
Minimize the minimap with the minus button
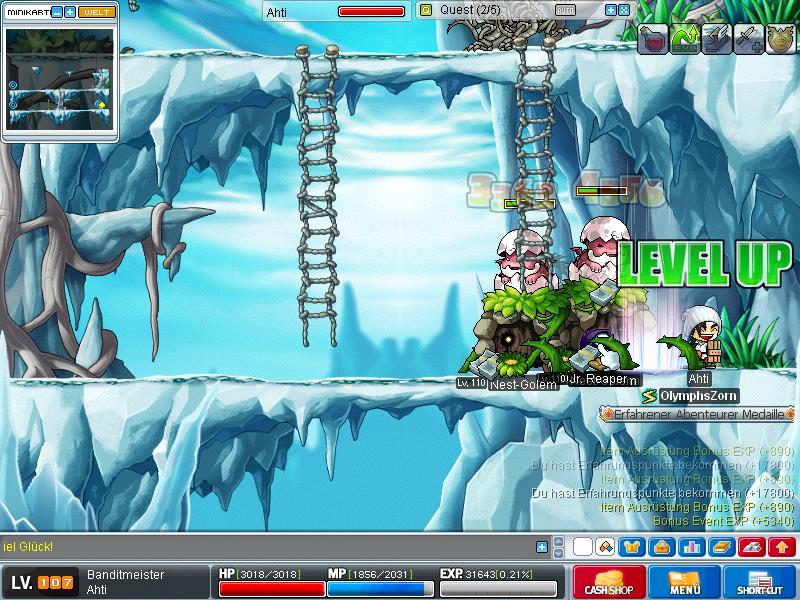(x=56, y=12)
